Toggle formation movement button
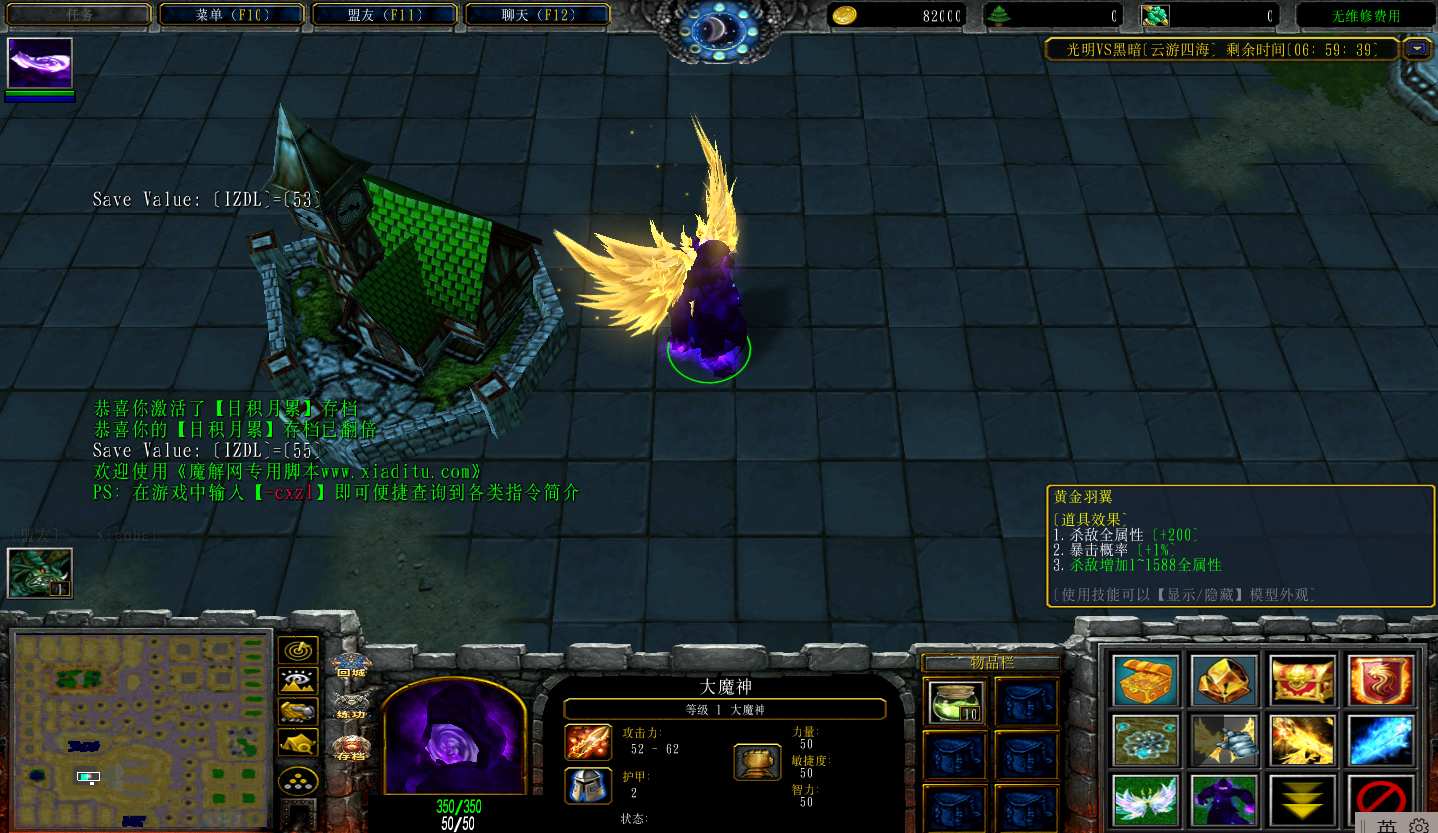Image resolution: width=1438 pixels, height=833 pixels. tap(298, 780)
